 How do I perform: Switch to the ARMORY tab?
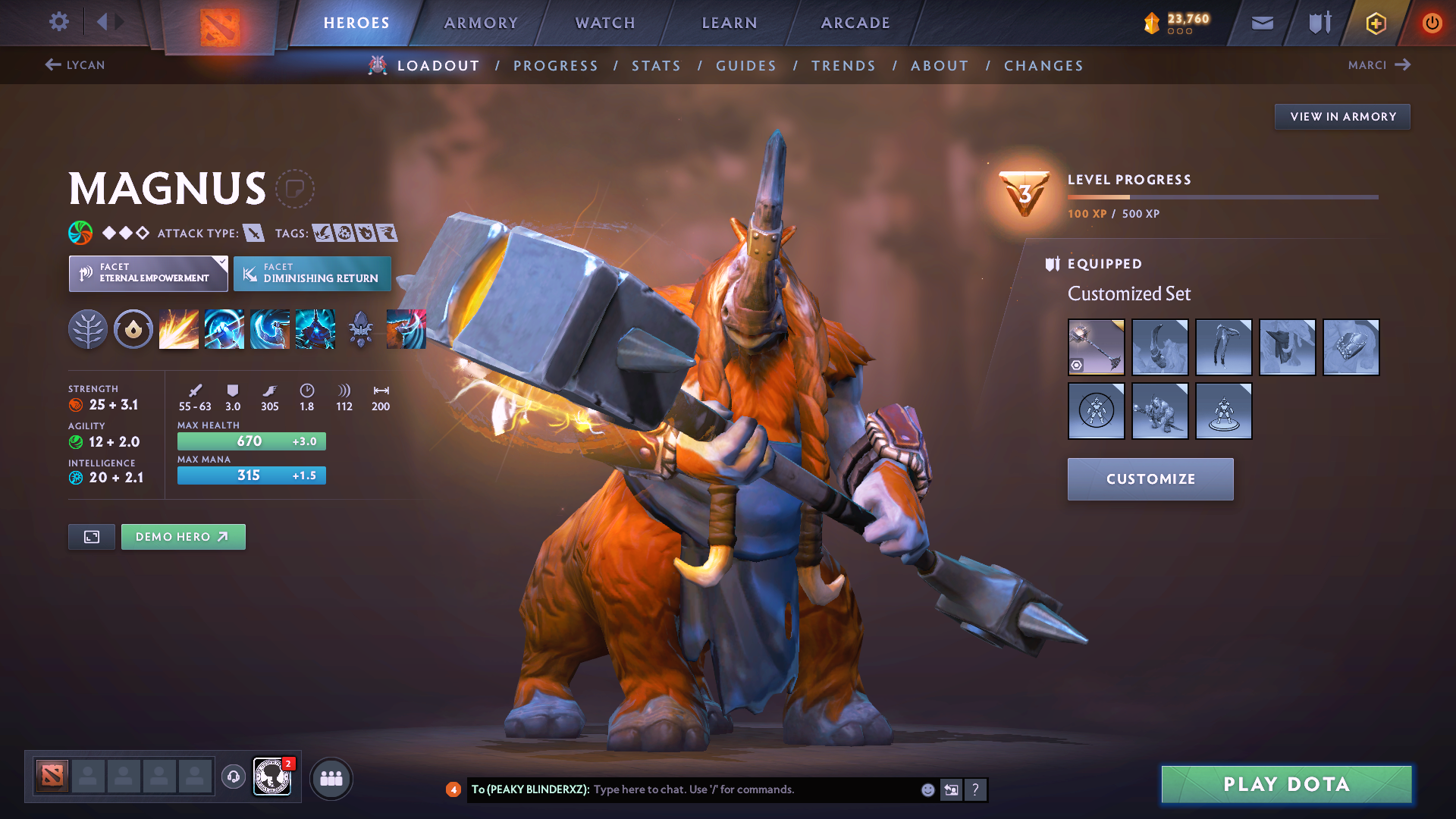pos(481,23)
